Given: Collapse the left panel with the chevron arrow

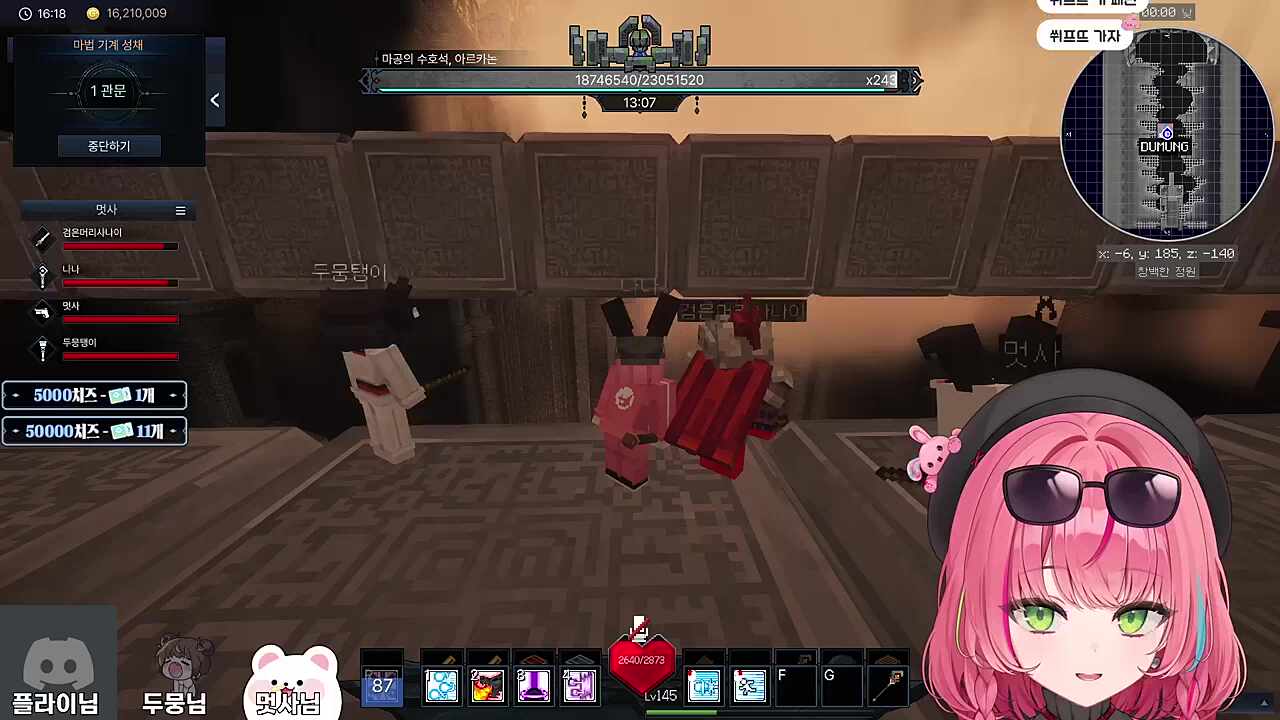Looking at the screenshot, I should point(214,100).
